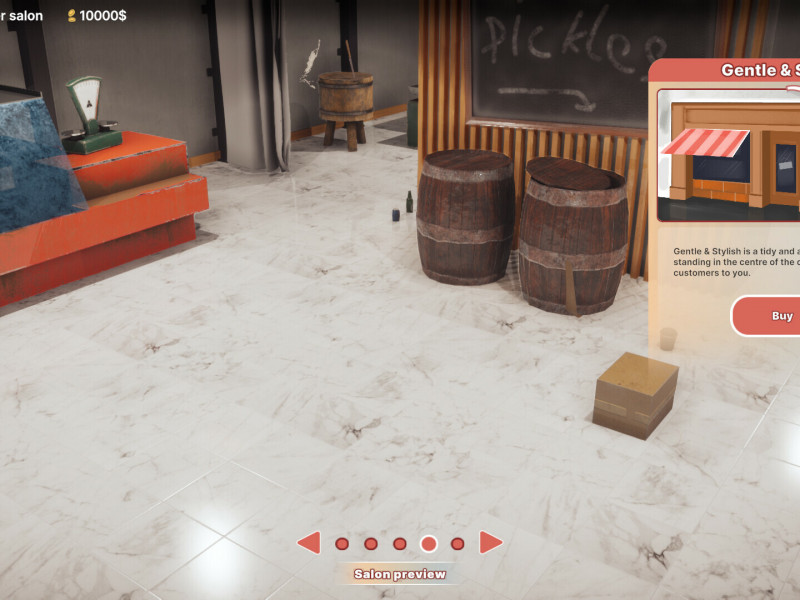Go to the previous salon preview
The width and height of the screenshot is (800, 600).
(x=309, y=543)
